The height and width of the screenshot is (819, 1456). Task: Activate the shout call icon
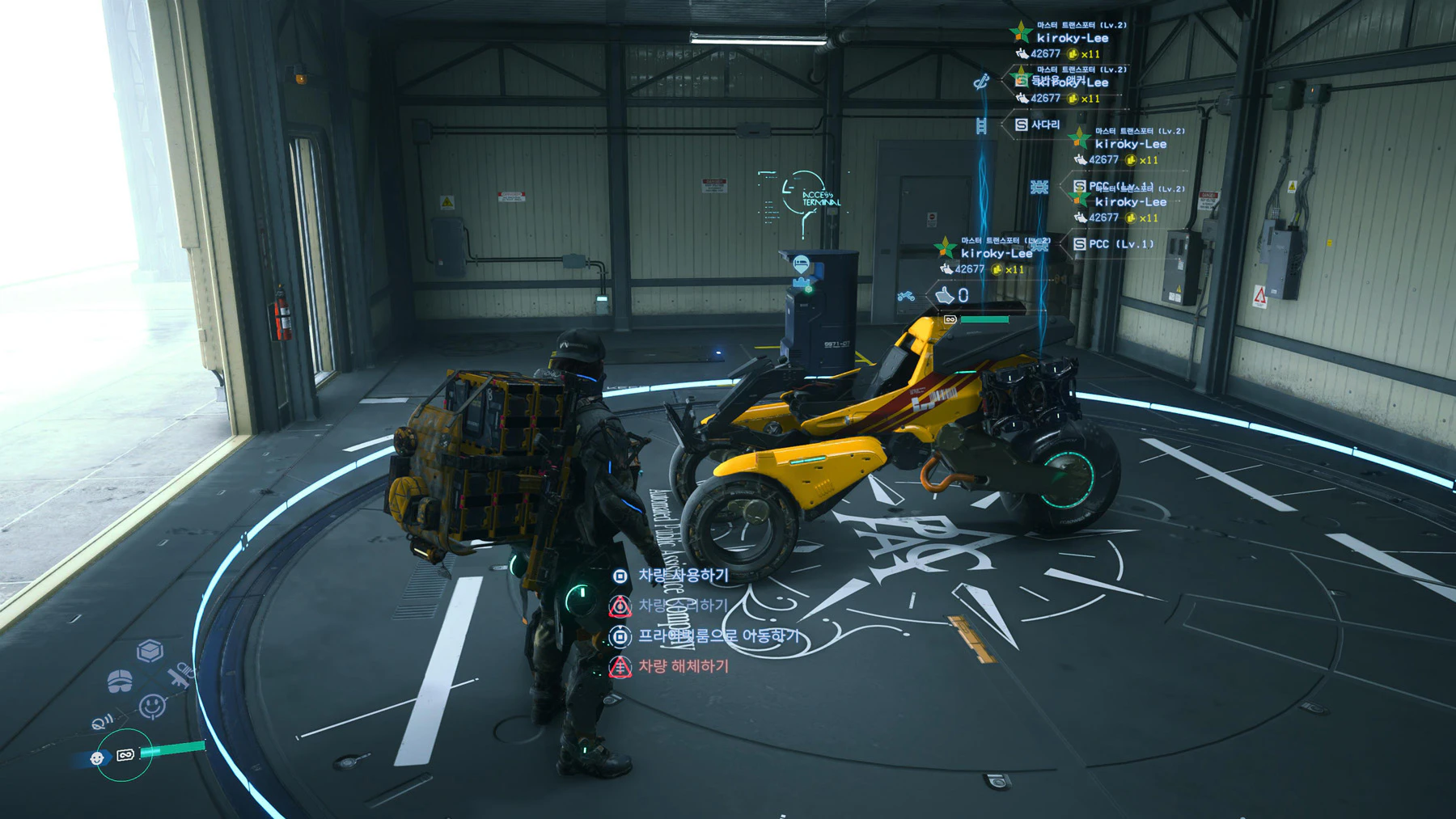(103, 722)
